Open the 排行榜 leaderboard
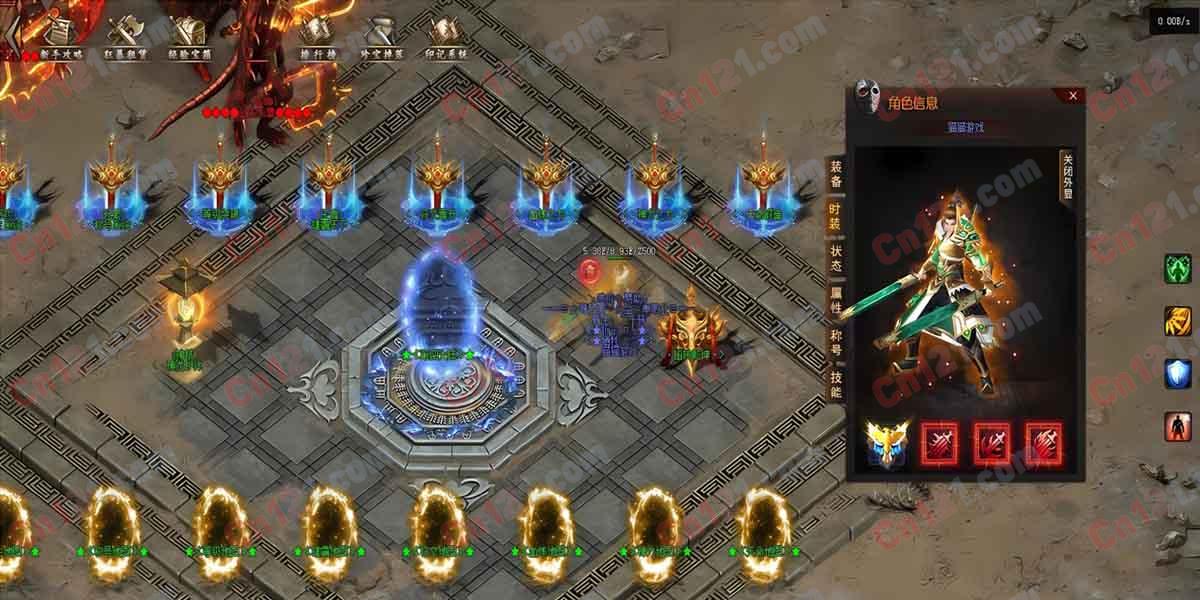This screenshot has width=1200, height=600. 316,36
